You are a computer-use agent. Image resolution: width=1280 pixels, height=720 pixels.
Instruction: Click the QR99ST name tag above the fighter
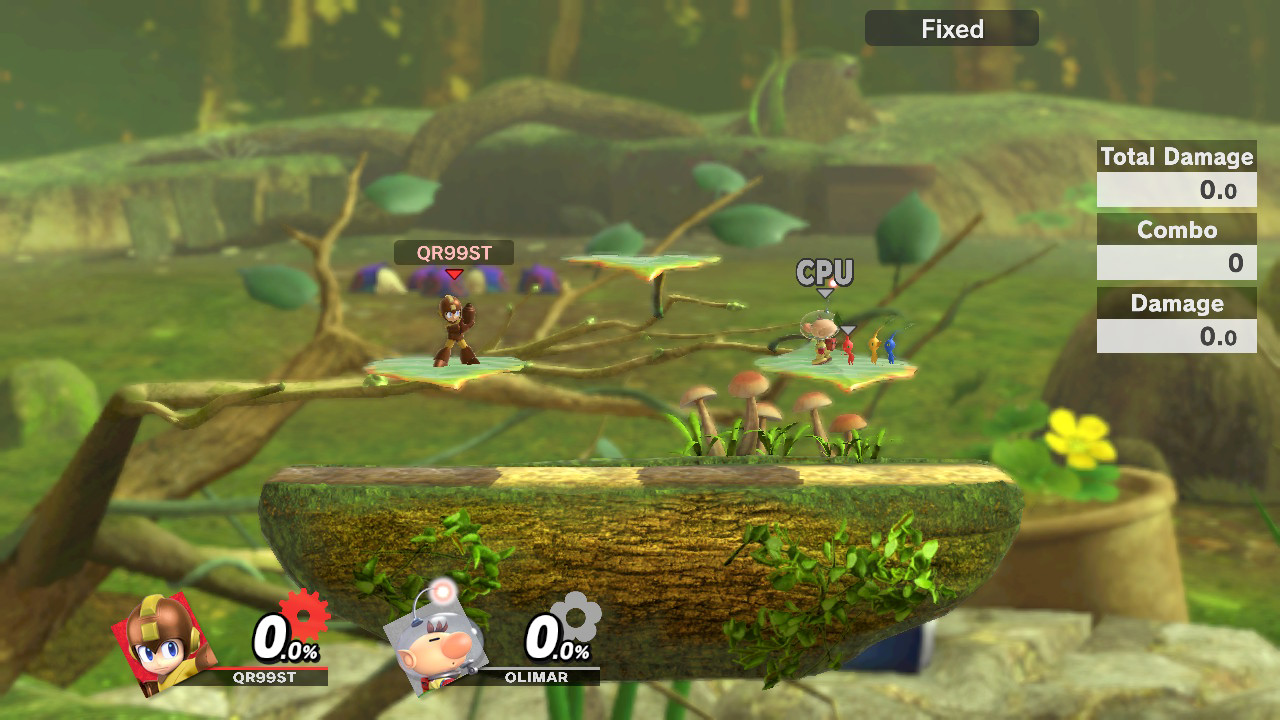454,253
